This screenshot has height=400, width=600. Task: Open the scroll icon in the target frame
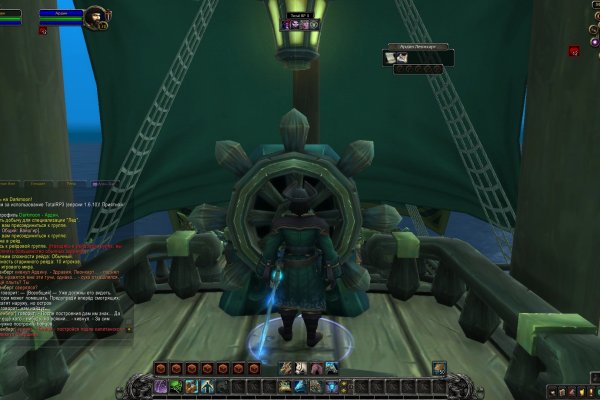391,59
